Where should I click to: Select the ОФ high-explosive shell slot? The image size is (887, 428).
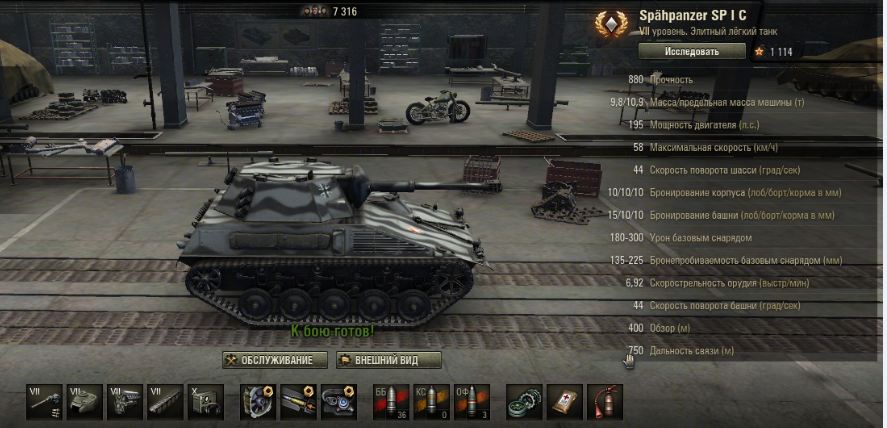[x=471, y=401]
